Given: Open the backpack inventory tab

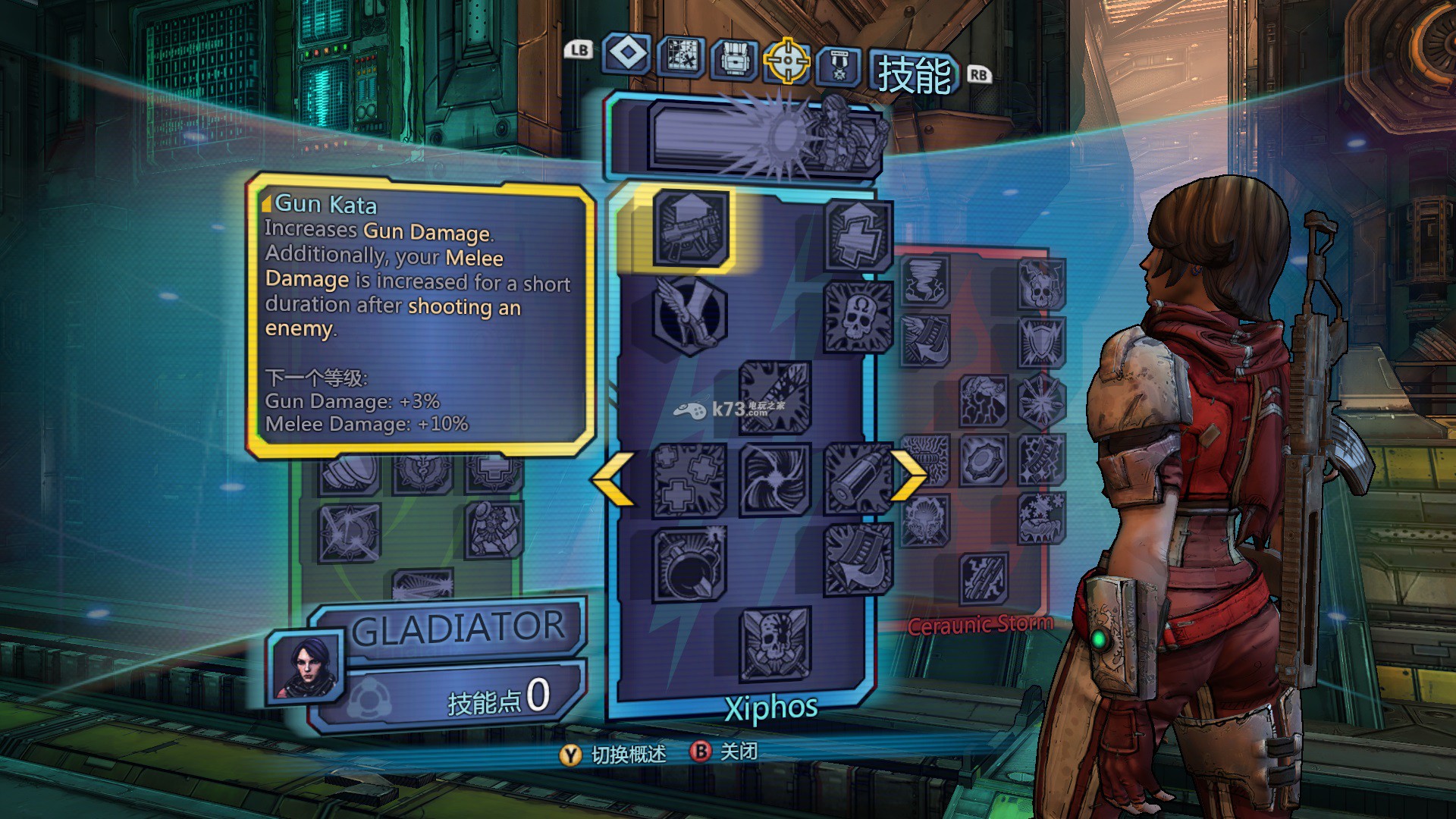Looking at the screenshot, I should point(733,58).
